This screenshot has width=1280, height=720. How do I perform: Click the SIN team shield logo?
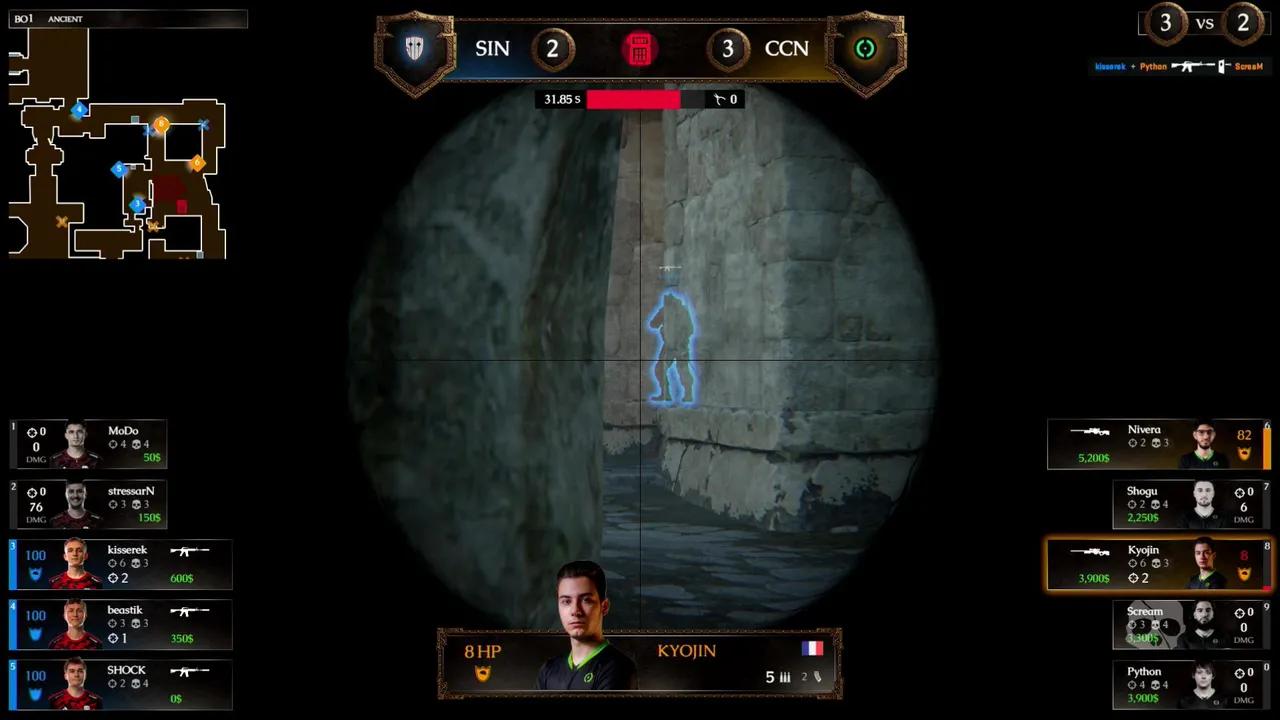[414, 48]
